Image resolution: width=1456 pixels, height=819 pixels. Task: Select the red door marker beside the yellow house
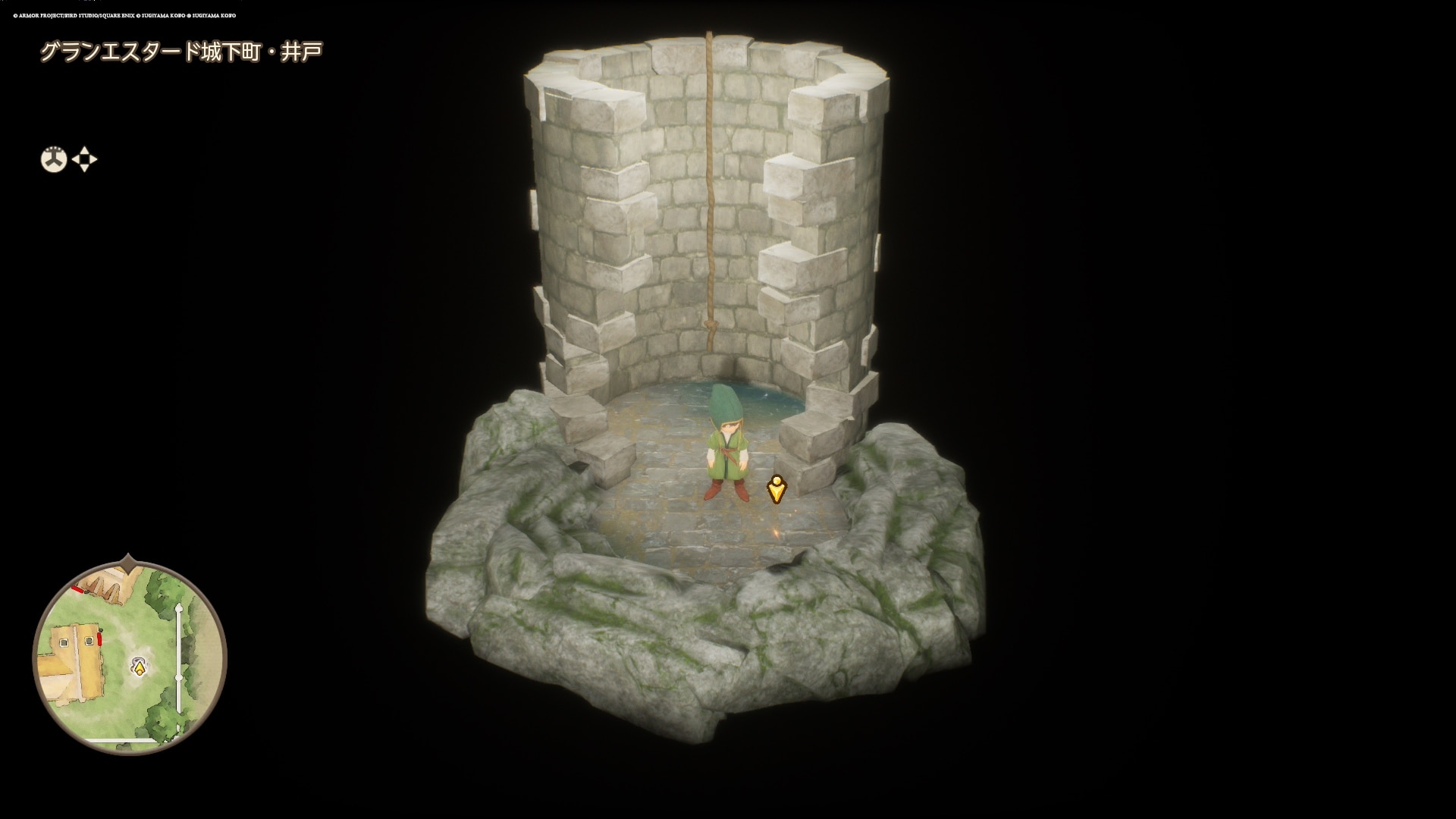[100, 639]
